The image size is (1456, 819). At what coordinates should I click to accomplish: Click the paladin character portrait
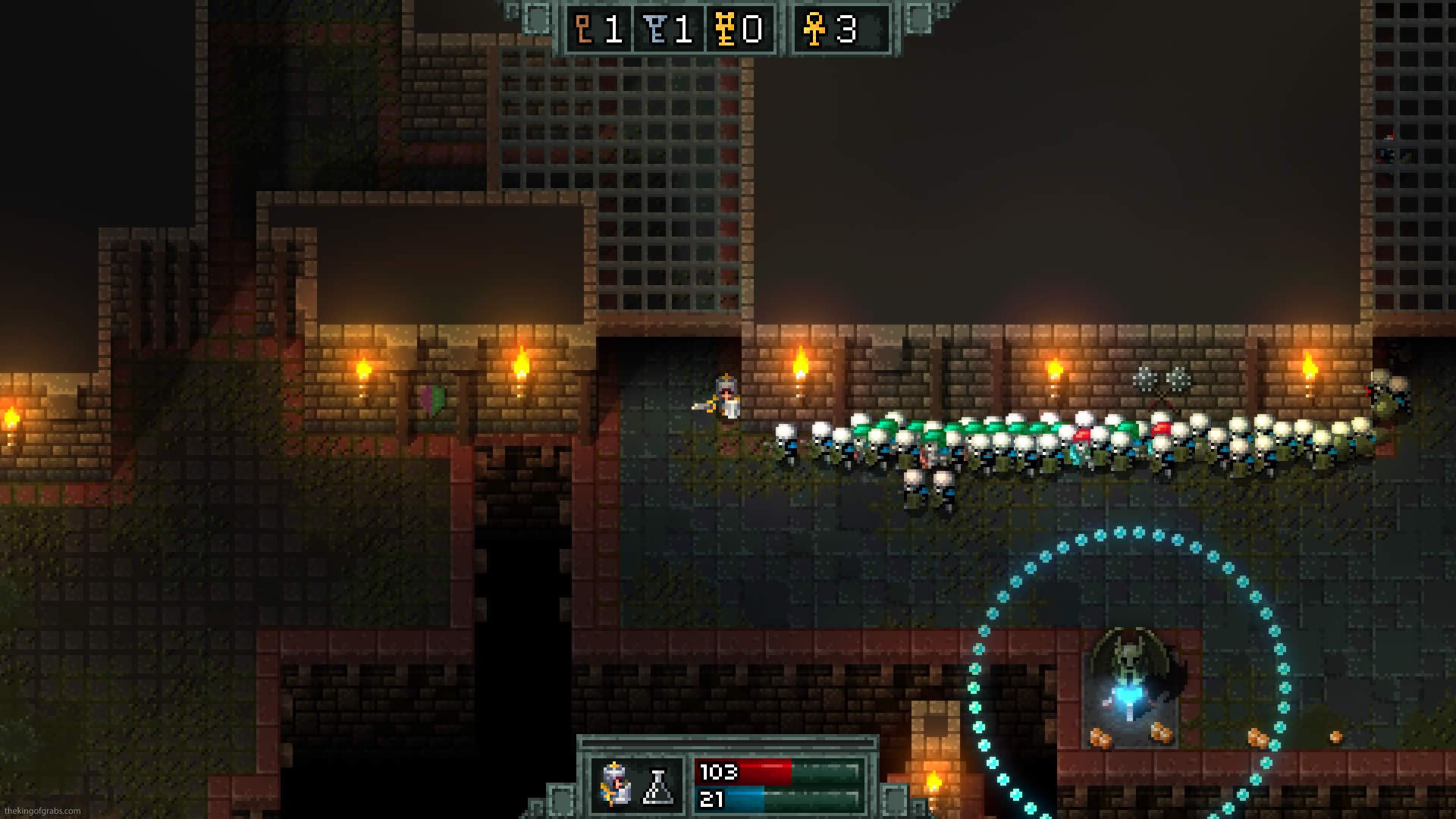click(615, 784)
